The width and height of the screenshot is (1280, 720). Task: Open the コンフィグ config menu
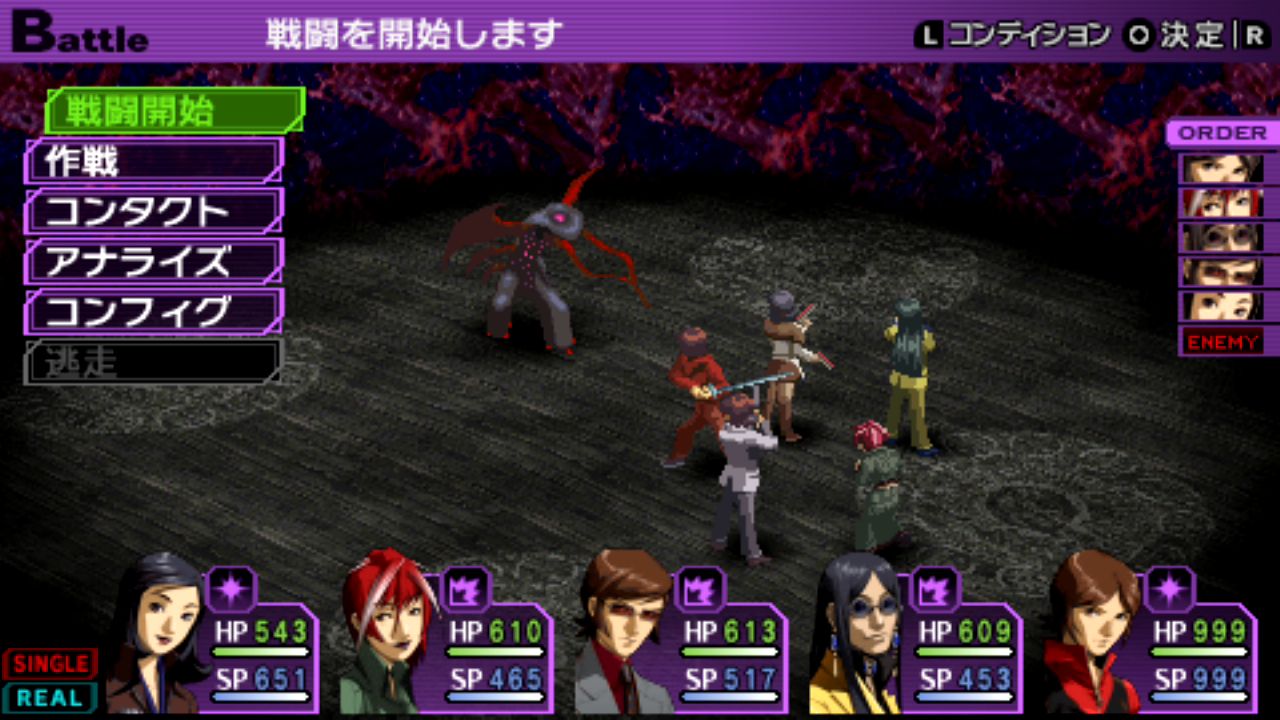(x=154, y=311)
